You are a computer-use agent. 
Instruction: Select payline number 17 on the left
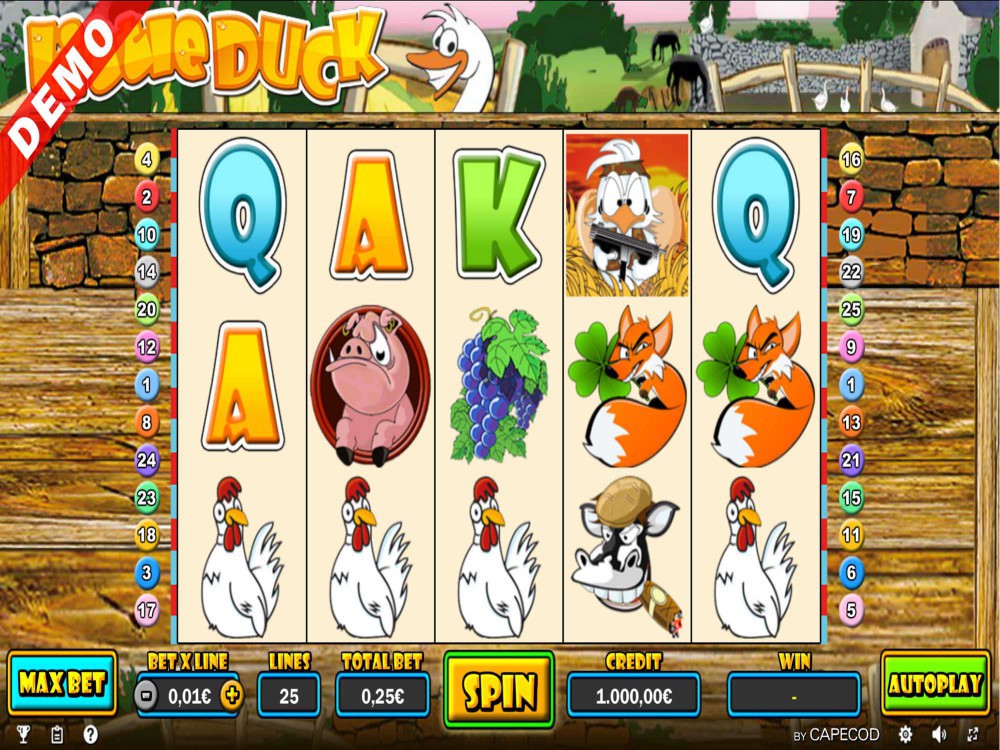coord(147,609)
